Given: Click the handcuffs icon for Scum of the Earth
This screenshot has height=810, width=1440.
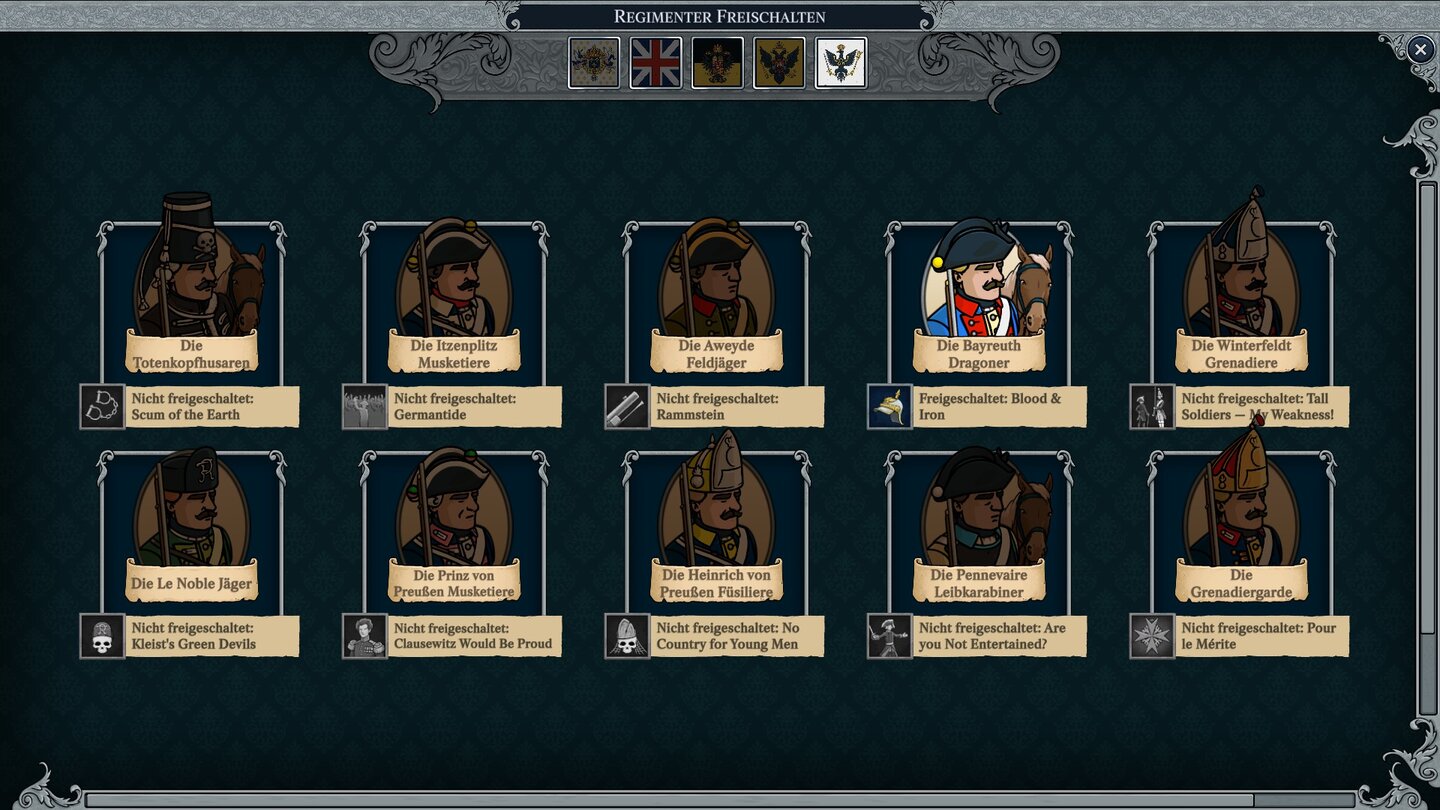Looking at the screenshot, I should (x=101, y=405).
